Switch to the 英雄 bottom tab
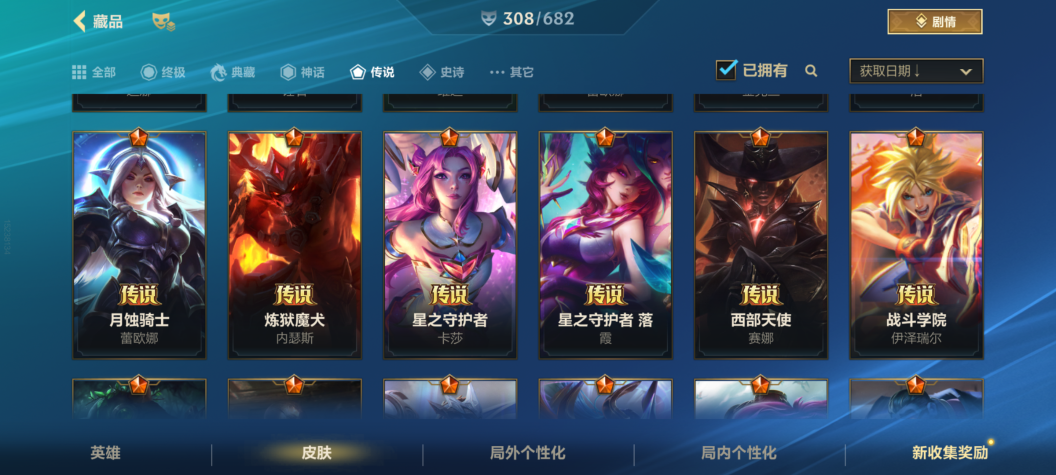1056x475 pixels. (x=105, y=453)
